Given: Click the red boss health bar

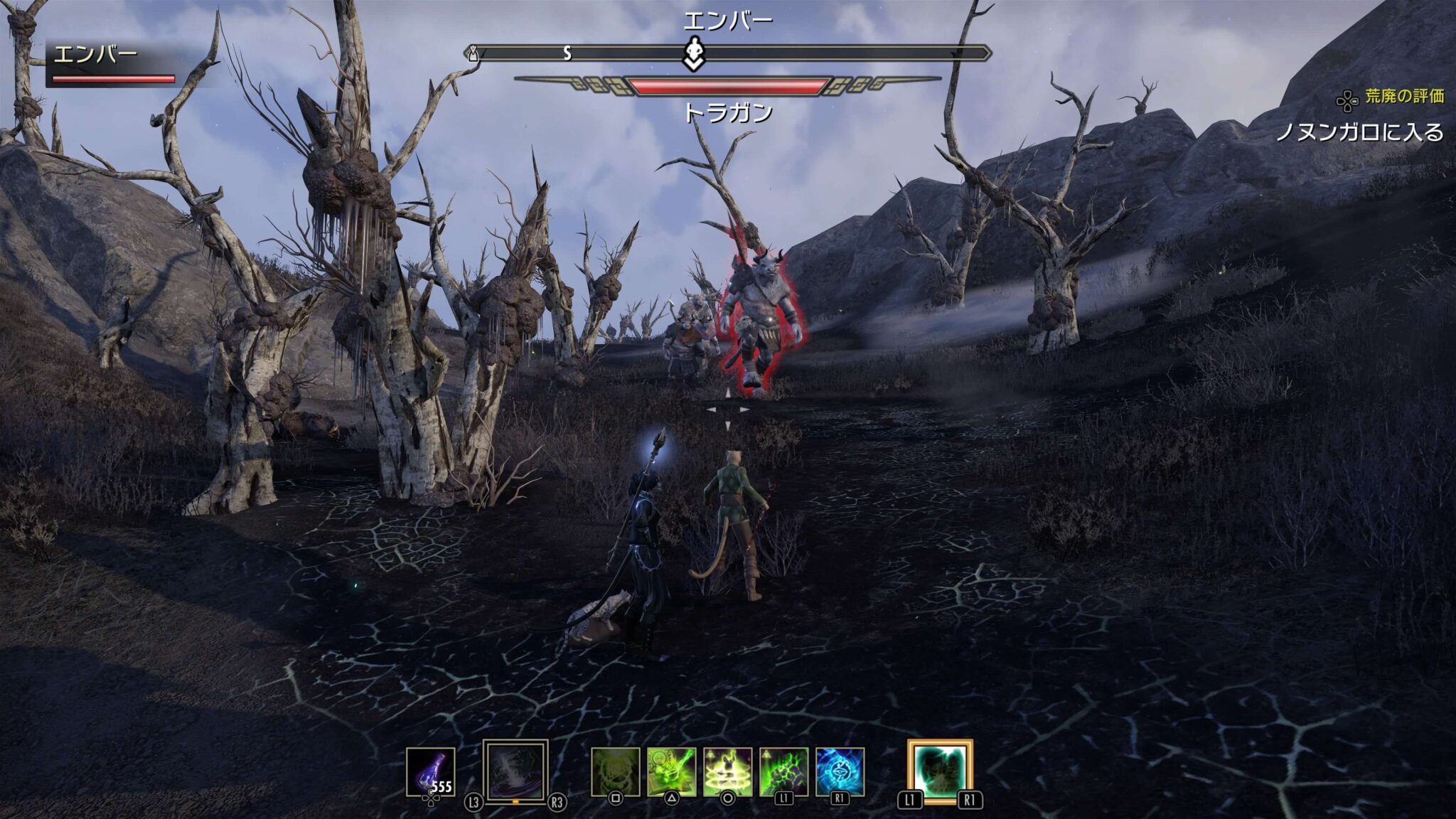Looking at the screenshot, I should coord(727,85).
